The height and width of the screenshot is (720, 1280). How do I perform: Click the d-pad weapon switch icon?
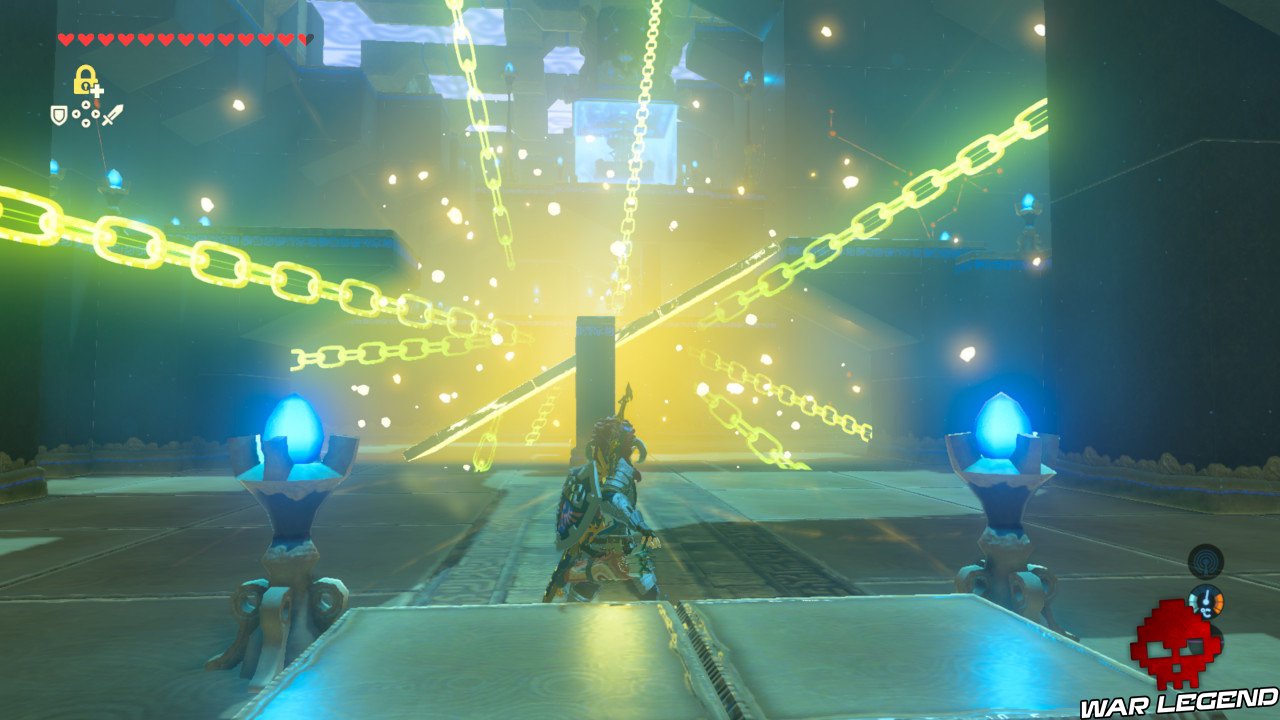point(86,113)
